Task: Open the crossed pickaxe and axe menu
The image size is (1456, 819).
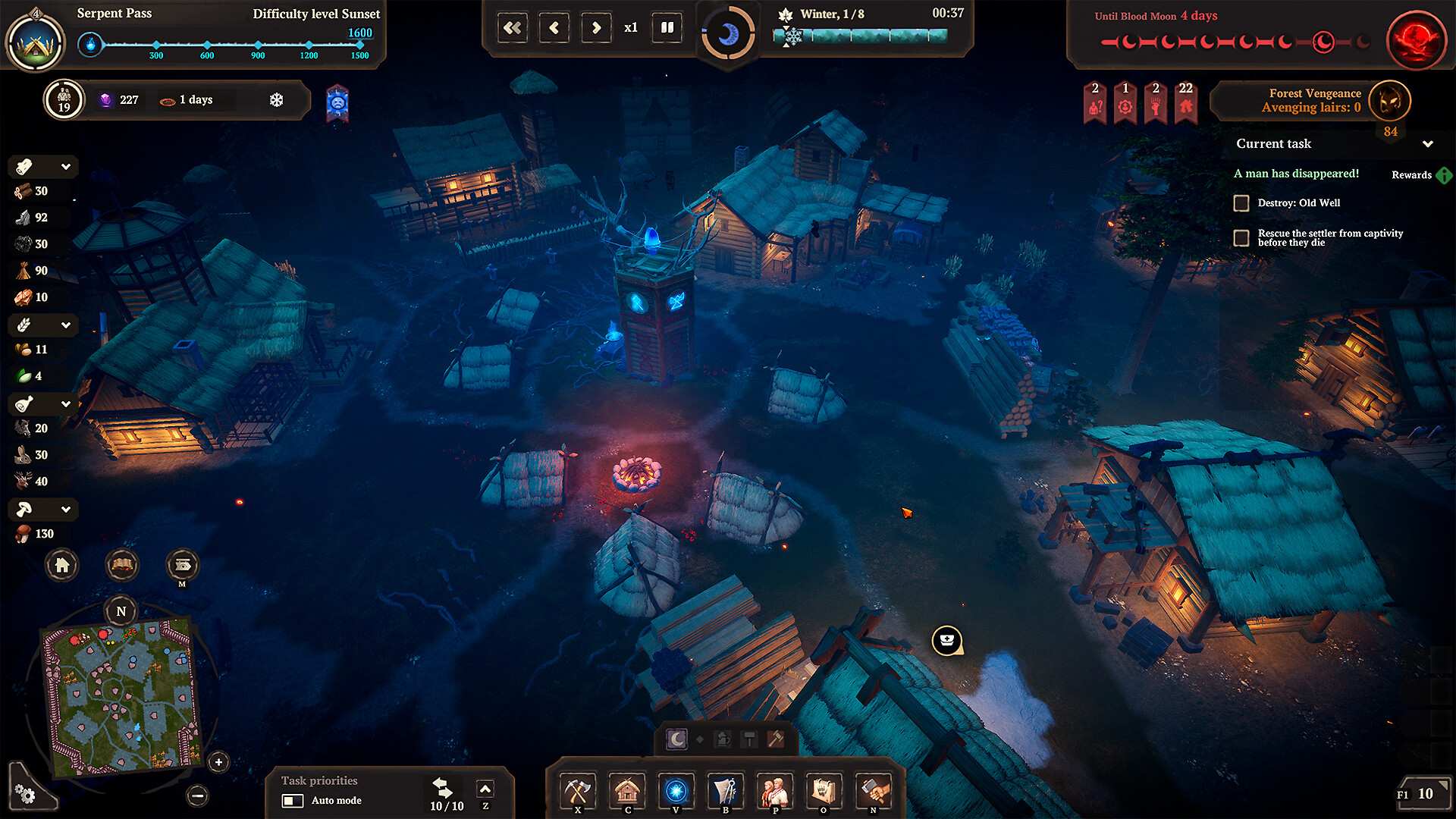Action: click(578, 792)
